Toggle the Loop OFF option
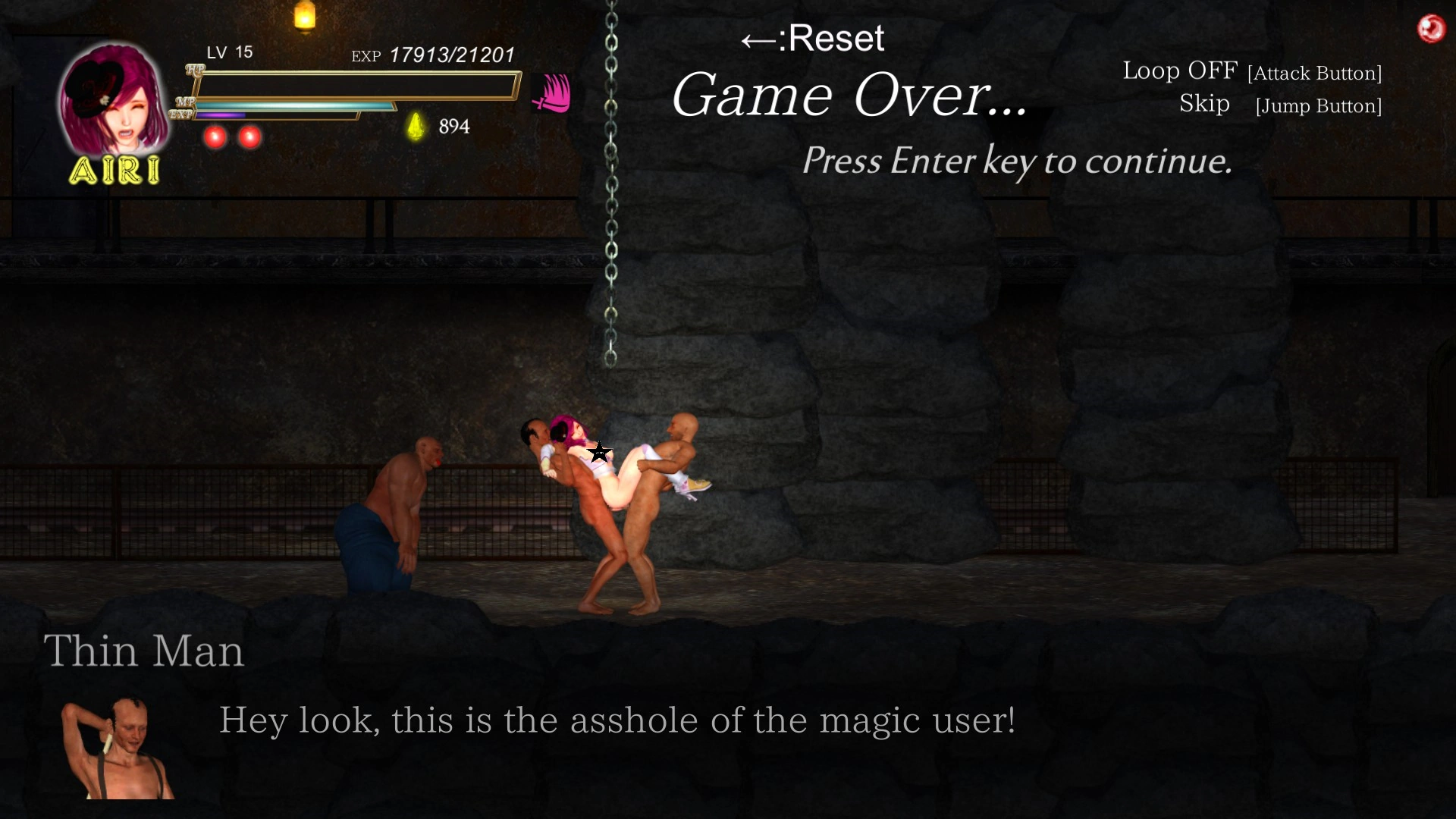 tap(1179, 71)
